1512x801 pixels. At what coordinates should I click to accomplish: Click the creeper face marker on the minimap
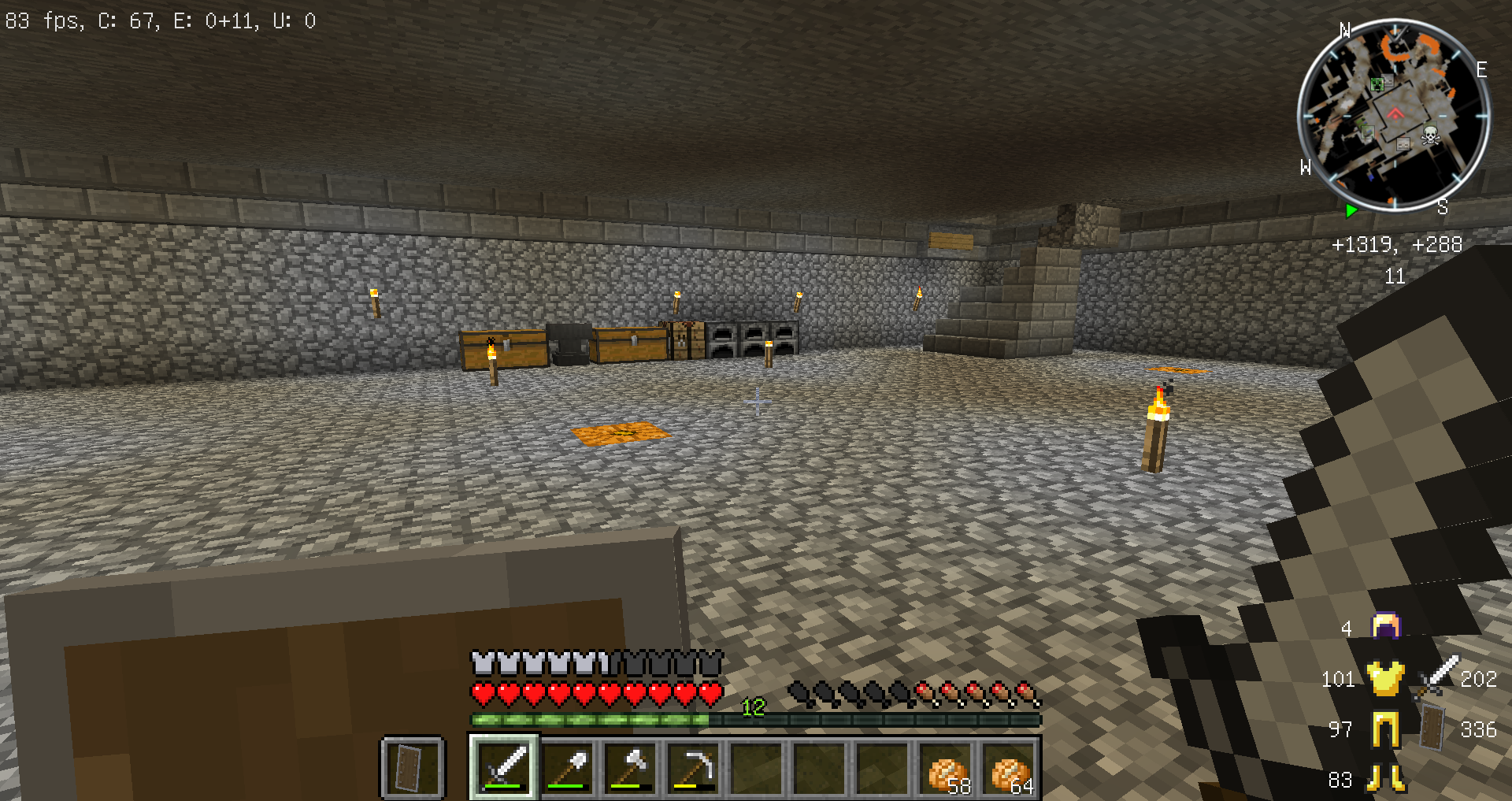[x=1377, y=84]
